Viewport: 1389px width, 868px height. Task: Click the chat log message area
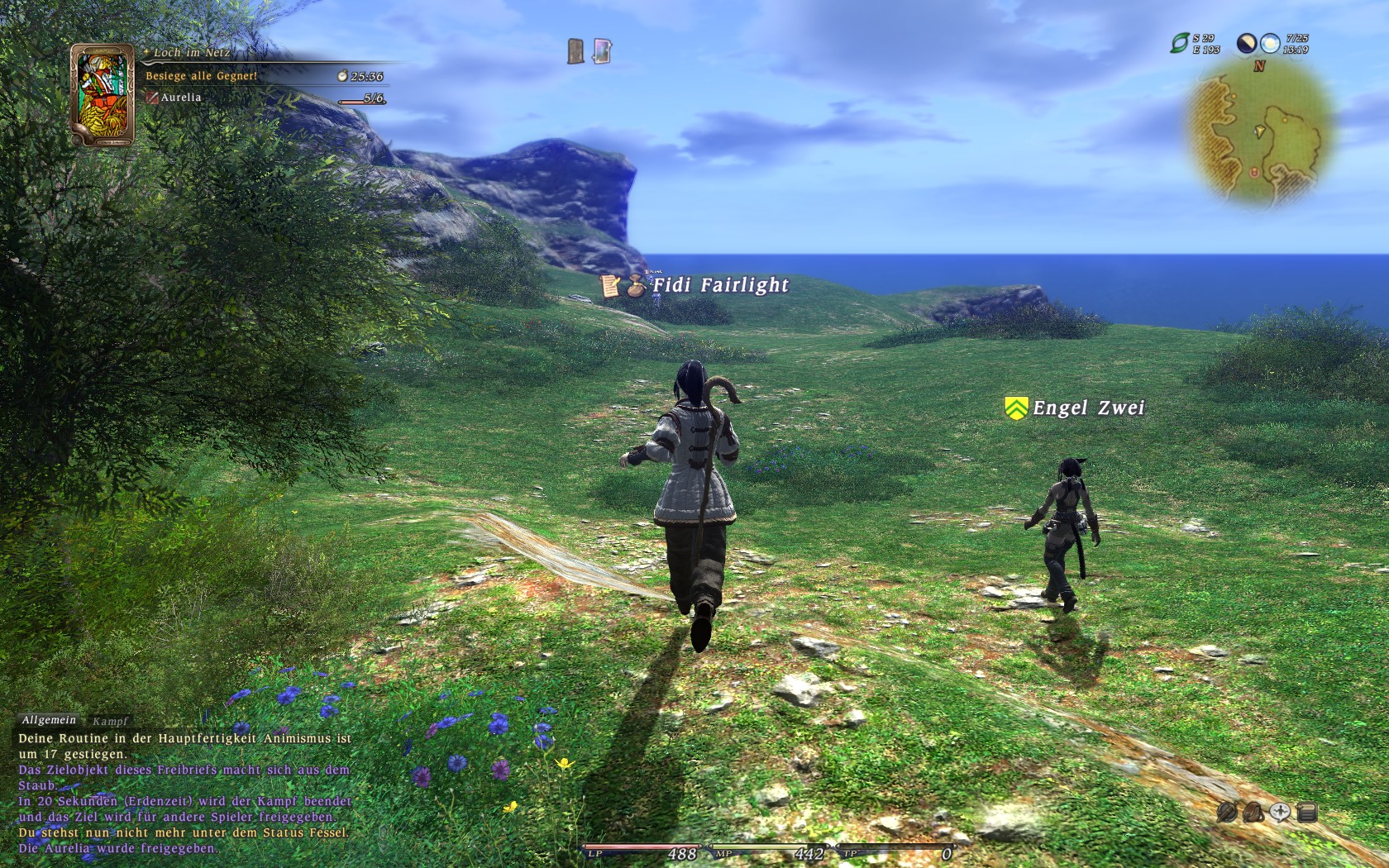tap(184, 794)
